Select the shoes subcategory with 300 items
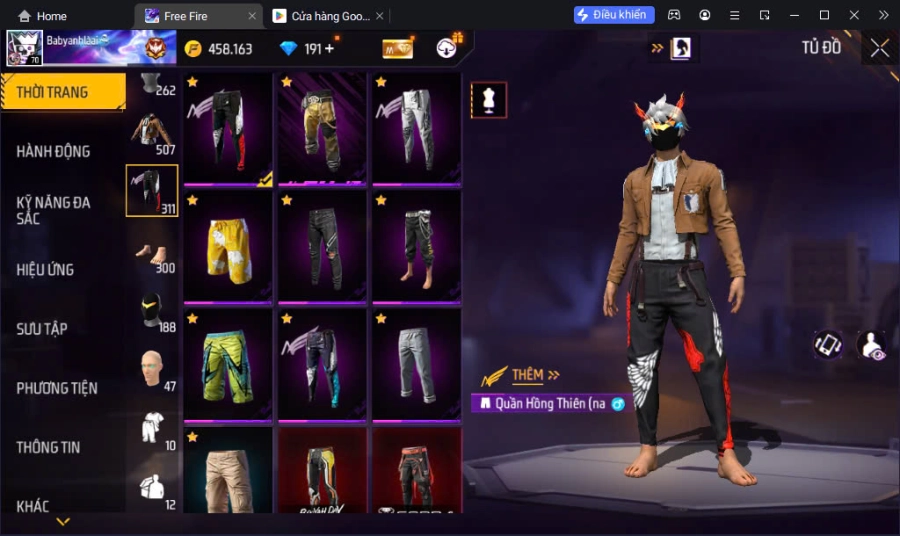The width and height of the screenshot is (900, 536). tap(152, 254)
